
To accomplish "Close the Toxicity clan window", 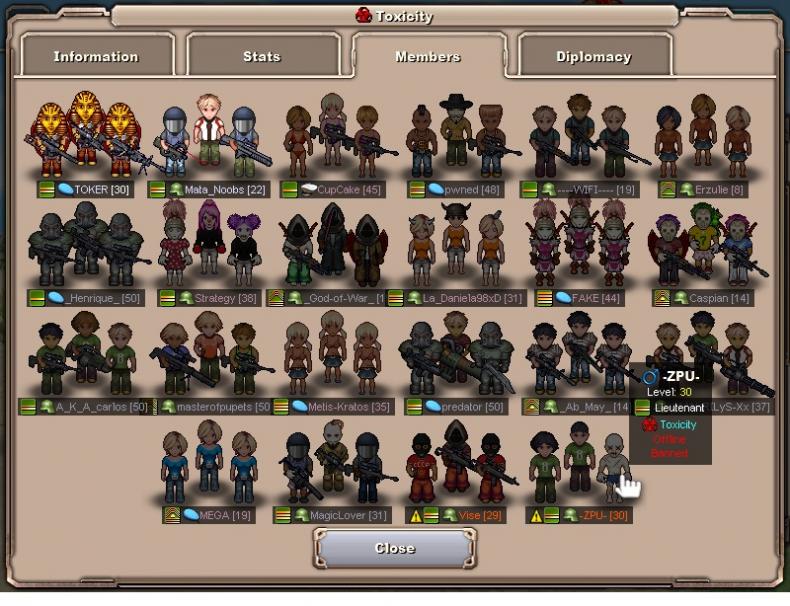I will click(x=394, y=548).
